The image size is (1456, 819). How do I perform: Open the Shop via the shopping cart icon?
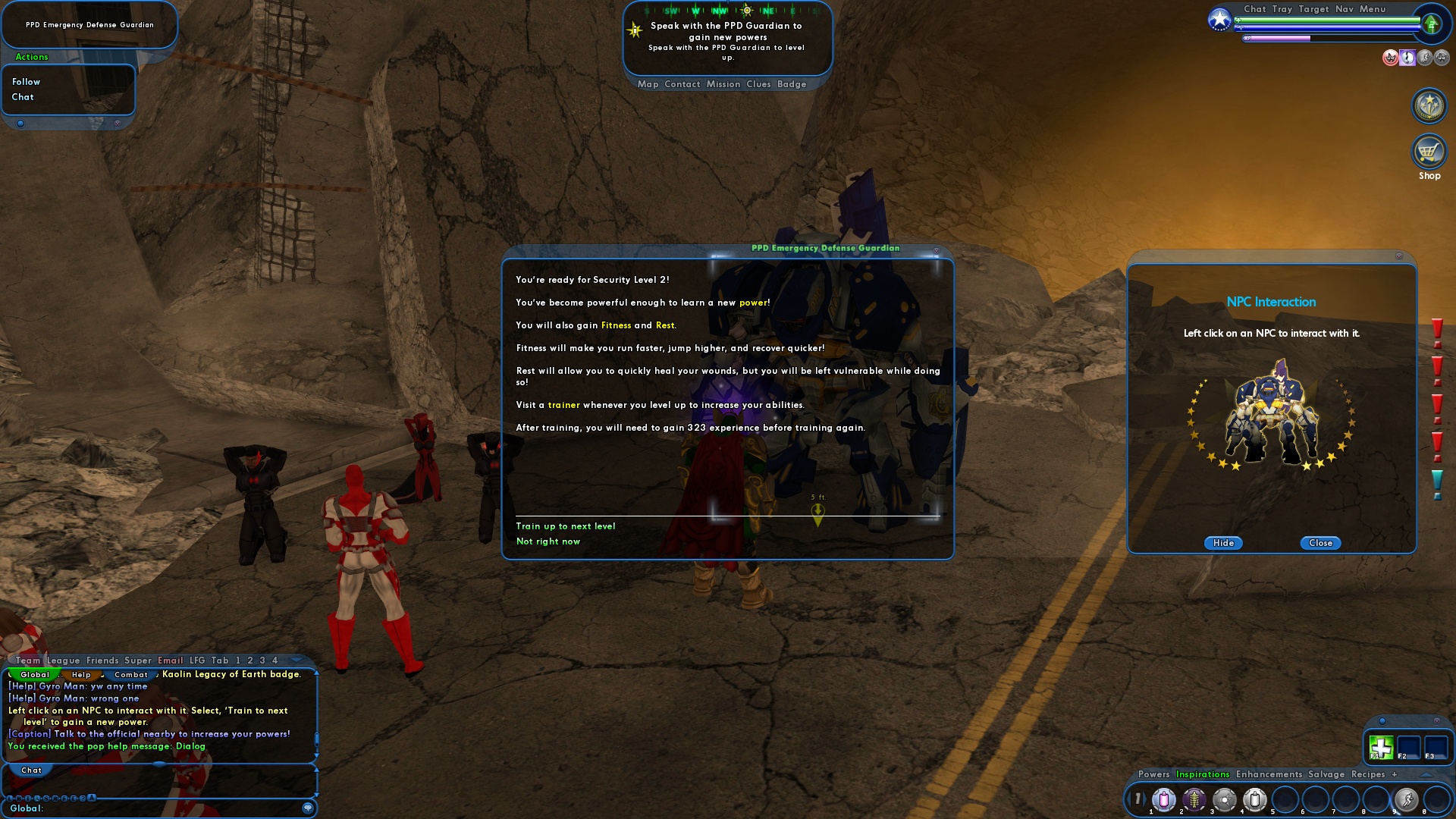click(1429, 152)
